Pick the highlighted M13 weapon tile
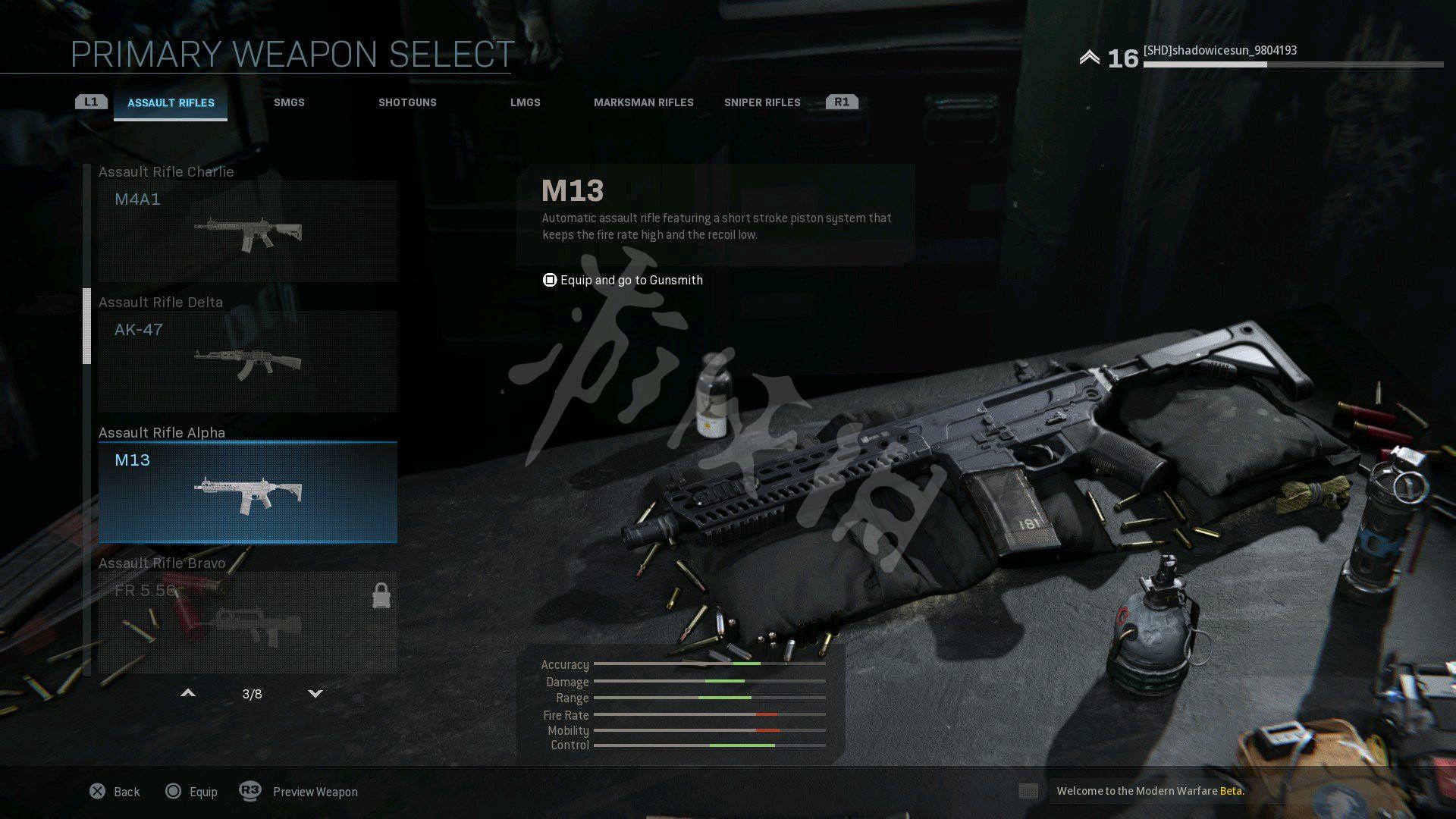 tap(247, 492)
